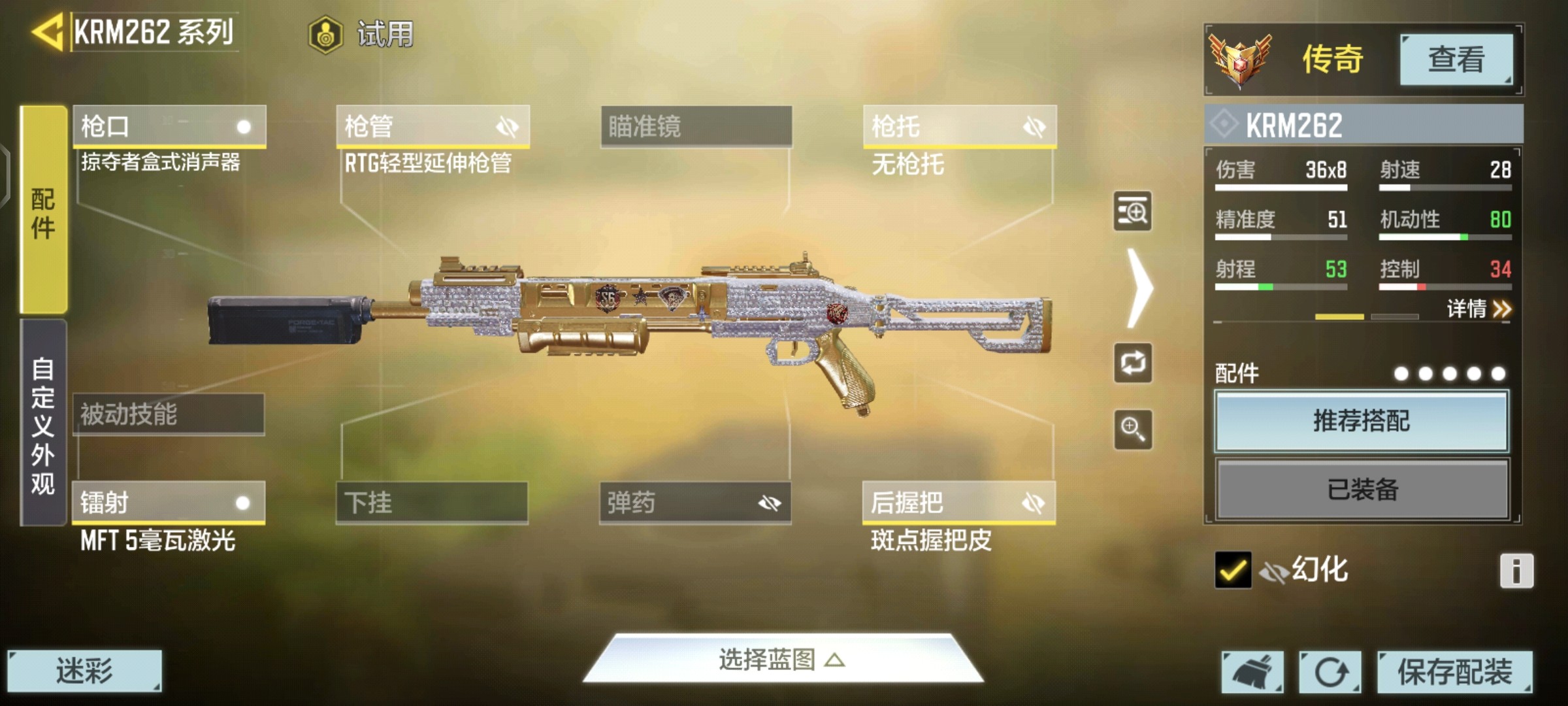Open the 枪管 barrel attachment slot

(433, 126)
